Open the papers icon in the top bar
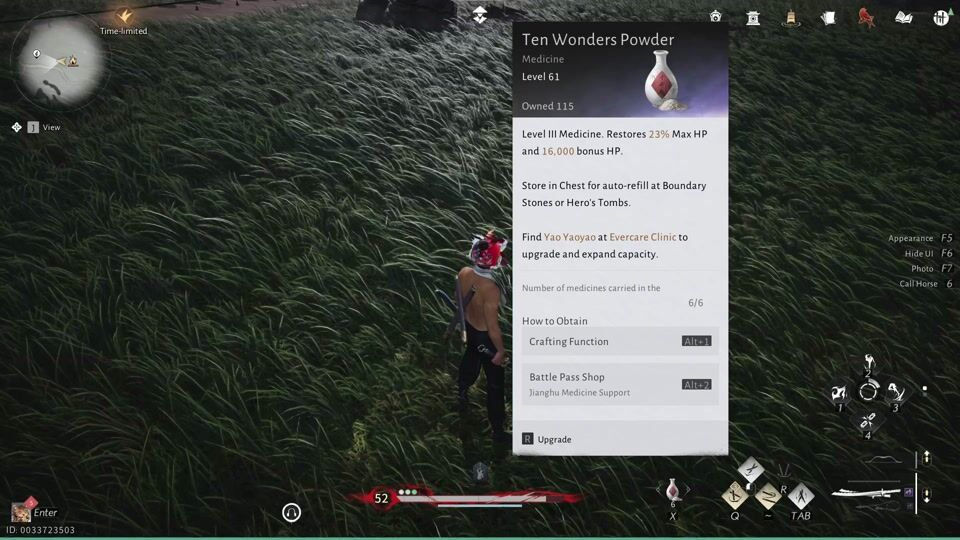This screenshot has height=540, width=960. coord(828,17)
